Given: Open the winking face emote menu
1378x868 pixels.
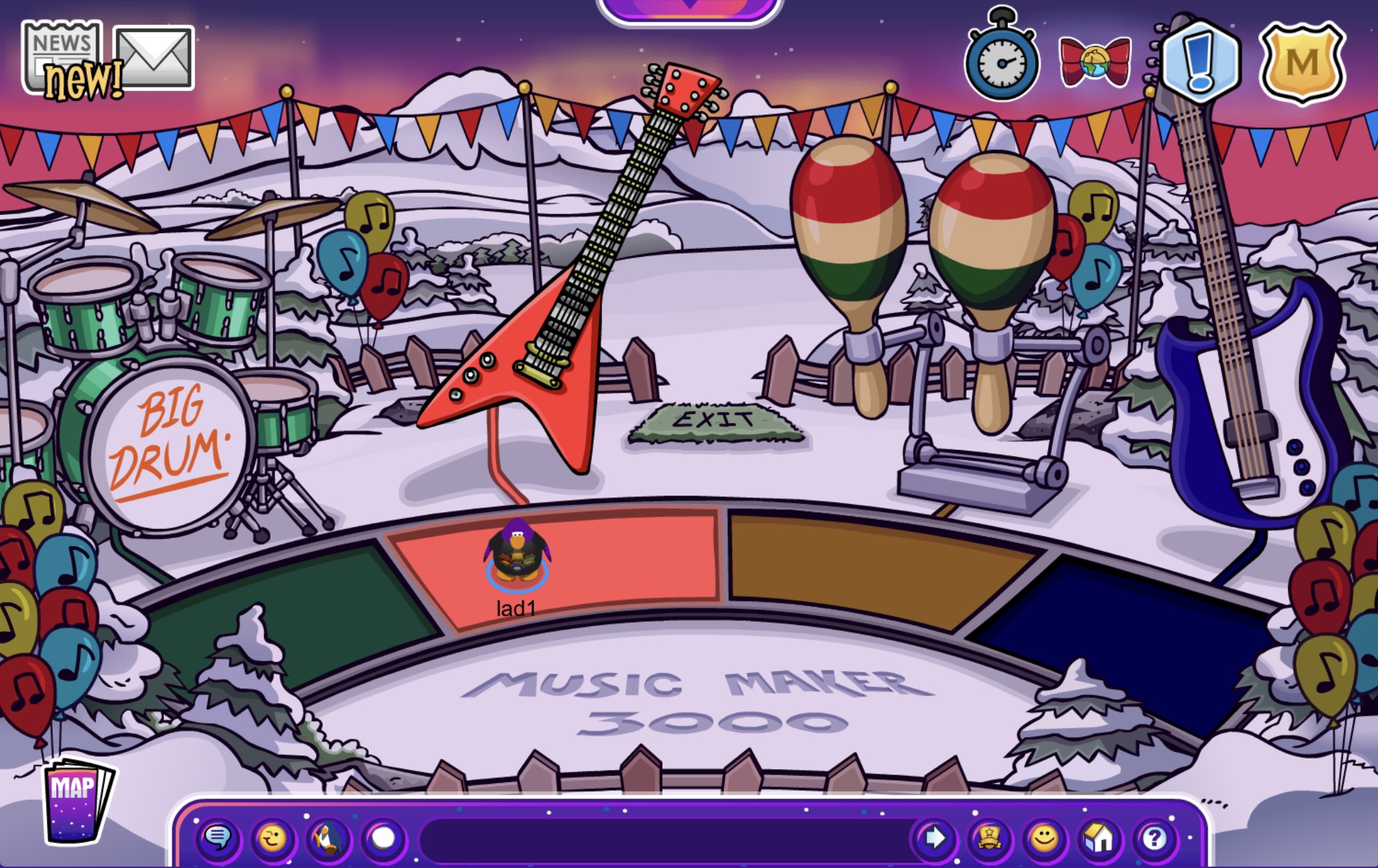Looking at the screenshot, I should click(x=273, y=837).
